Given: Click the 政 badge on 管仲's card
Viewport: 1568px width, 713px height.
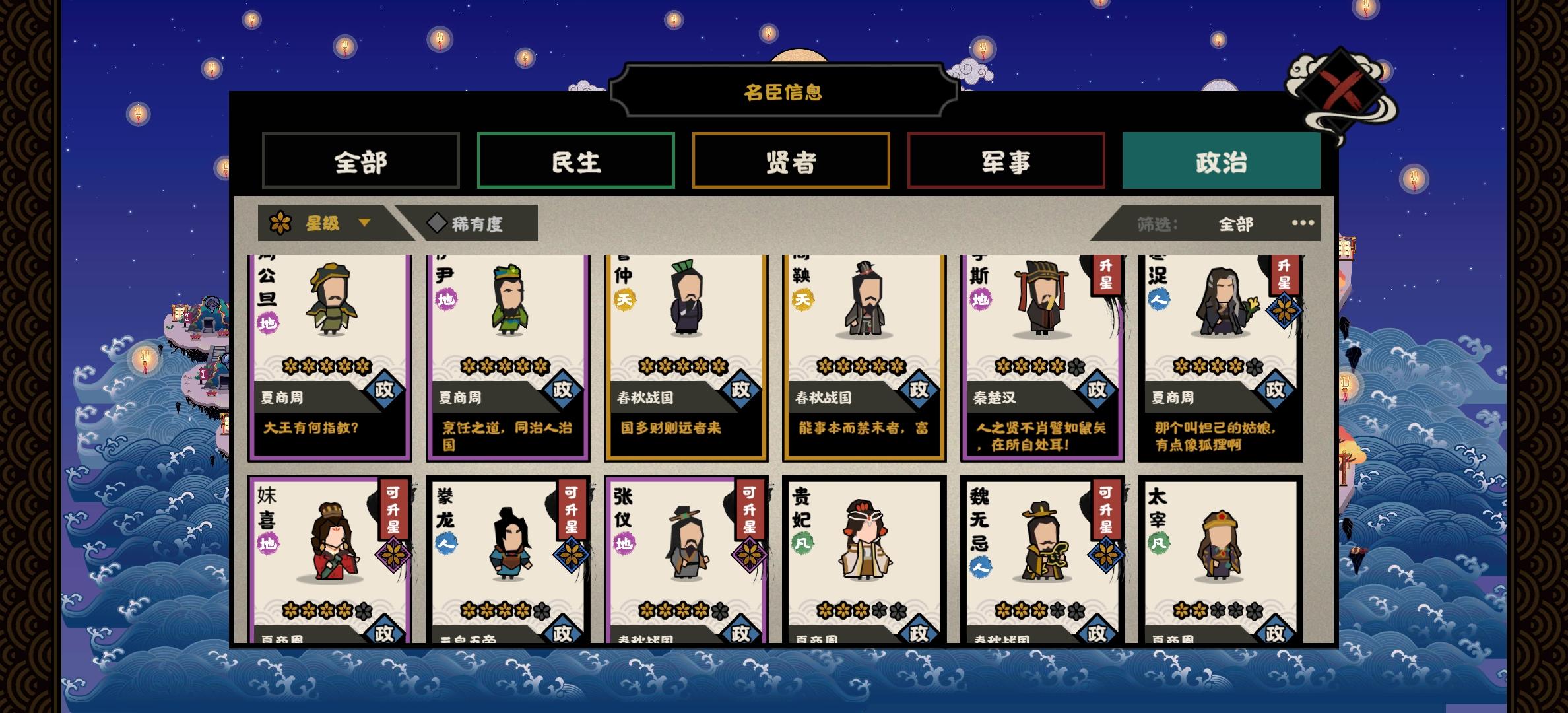Looking at the screenshot, I should pyautogui.click(x=742, y=391).
